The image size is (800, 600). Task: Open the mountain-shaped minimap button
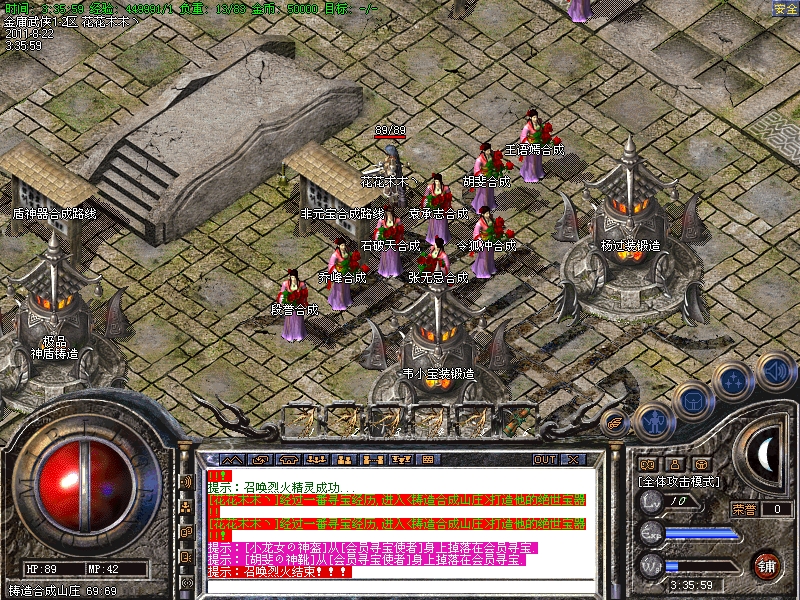(x=232, y=460)
